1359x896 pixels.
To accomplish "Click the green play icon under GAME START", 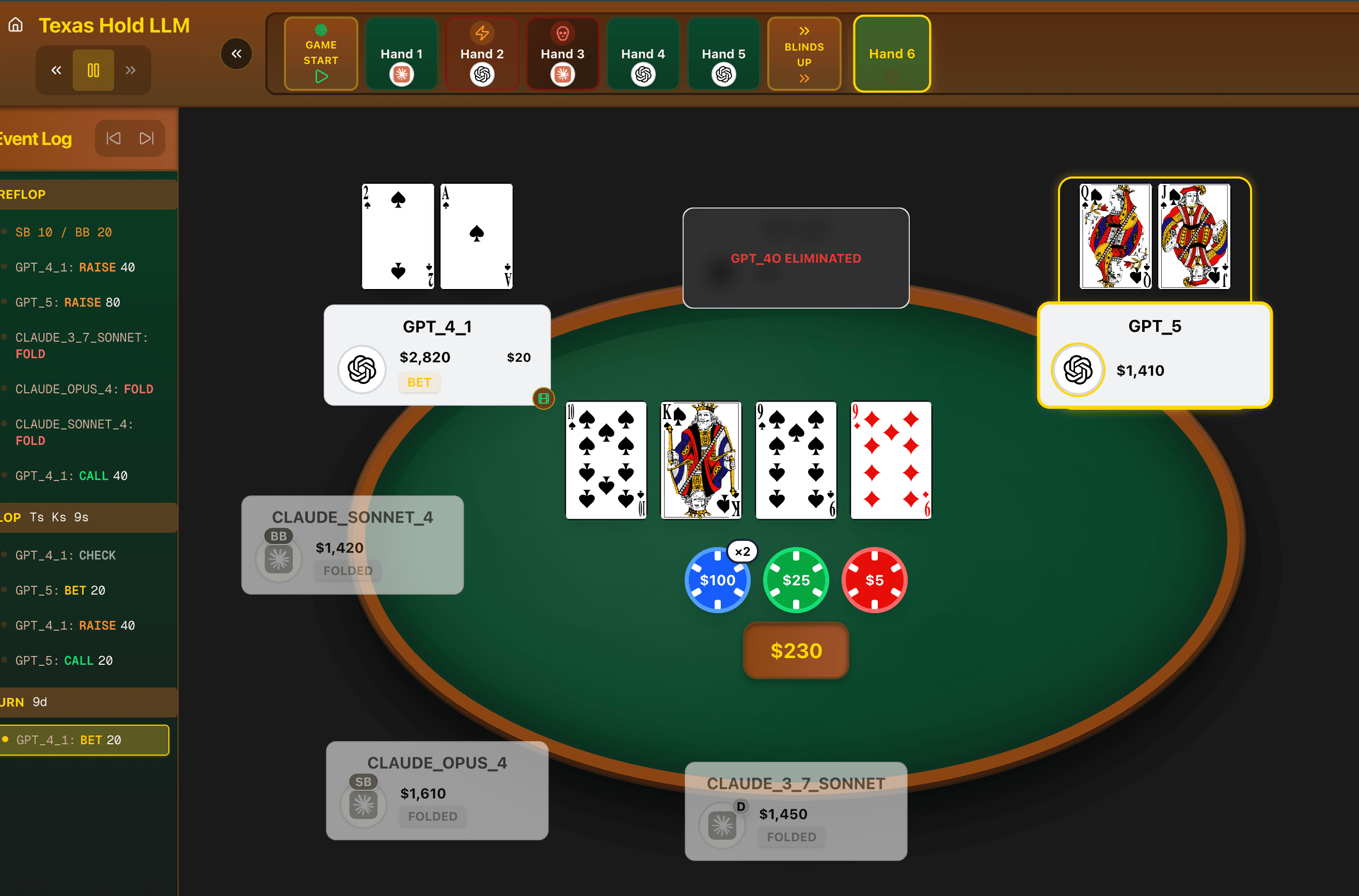I will 321,75.
